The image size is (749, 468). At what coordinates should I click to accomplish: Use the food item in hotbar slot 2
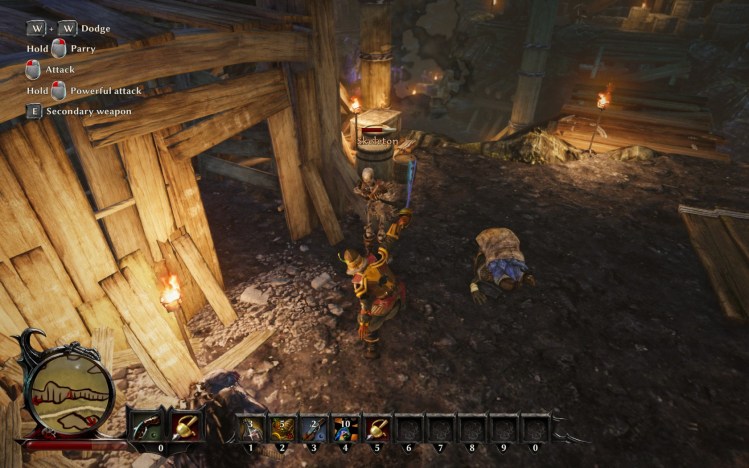(x=283, y=428)
